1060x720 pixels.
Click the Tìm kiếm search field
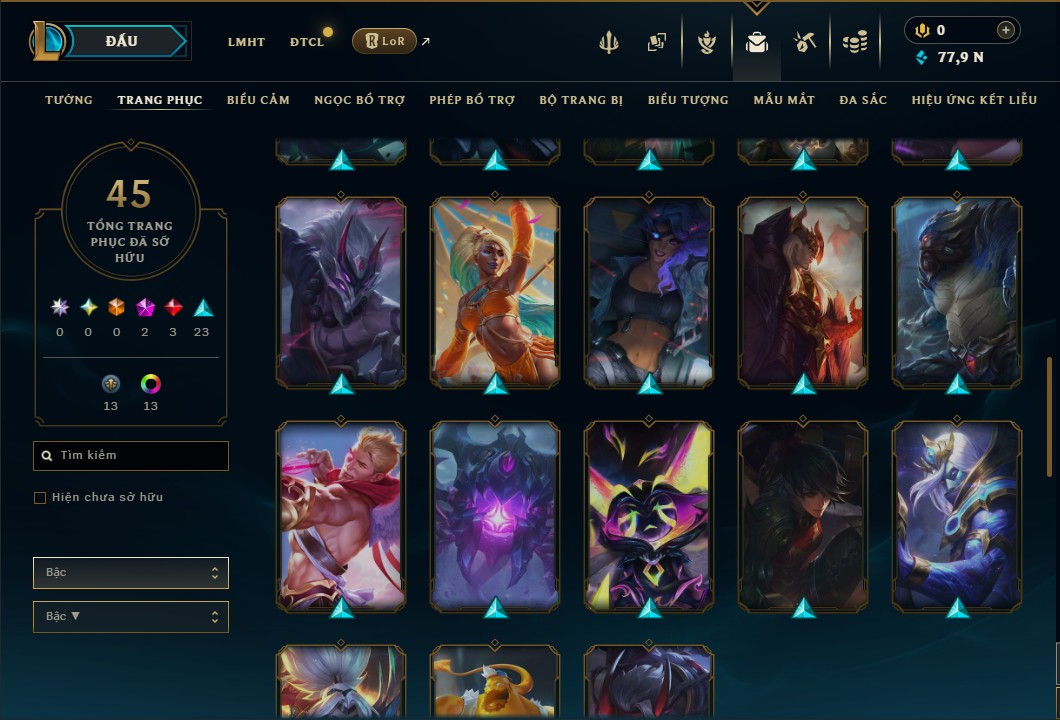pos(131,456)
